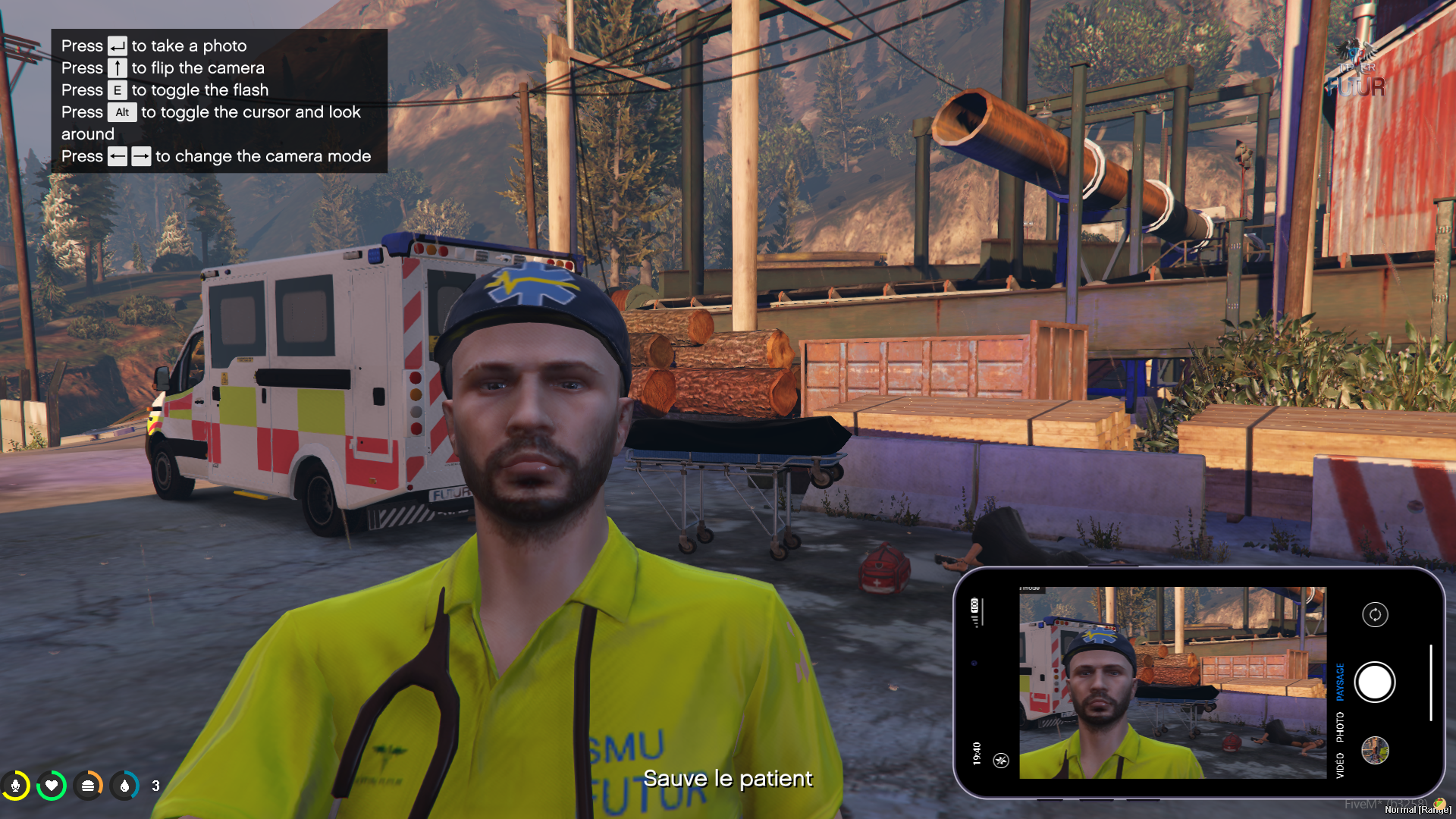Viewport: 1456px width, 819px height.
Task: Switch to VIDÉO camera mode
Action: click(1340, 765)
